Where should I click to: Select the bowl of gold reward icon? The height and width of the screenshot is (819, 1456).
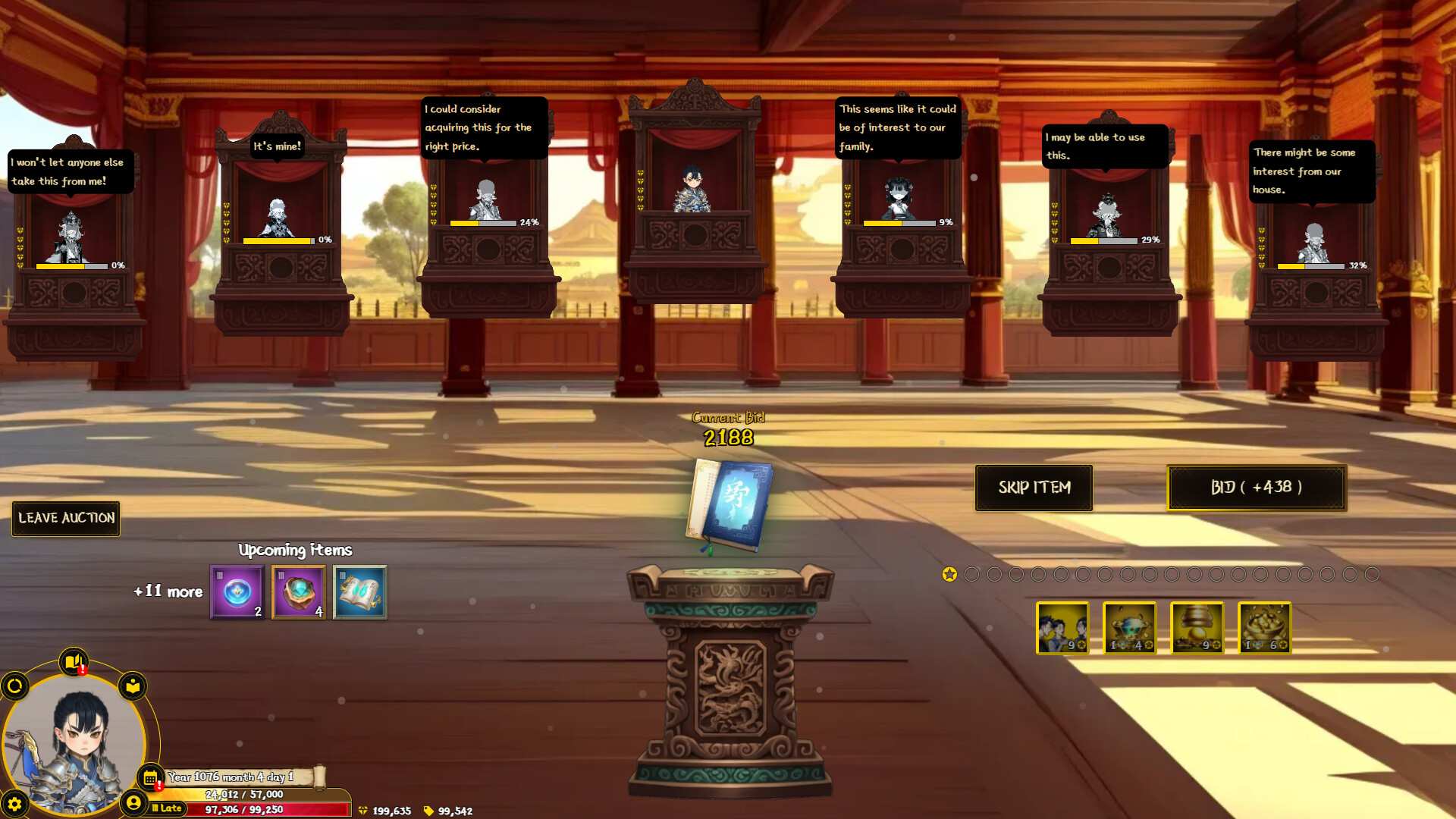[x=1265, y=628]
